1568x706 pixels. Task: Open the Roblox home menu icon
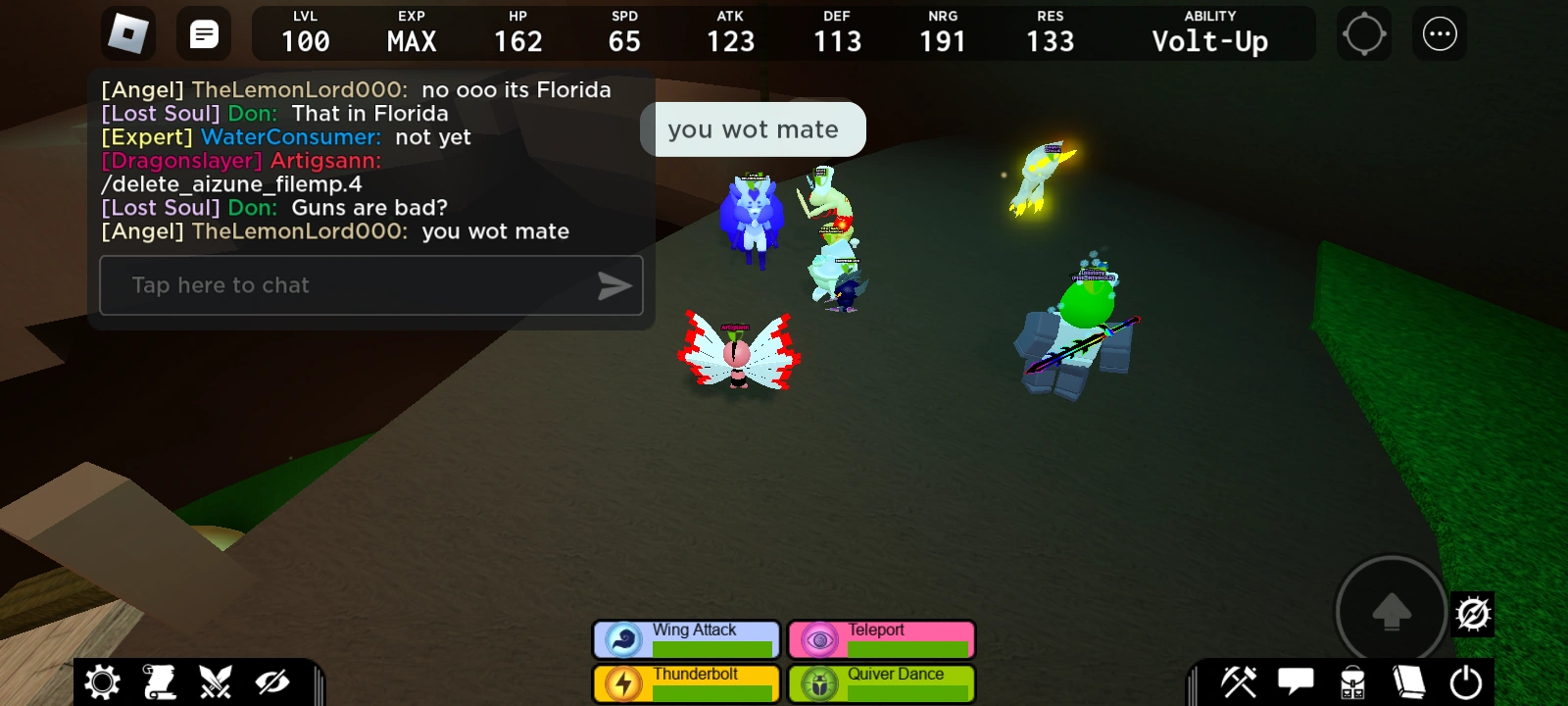128,32
